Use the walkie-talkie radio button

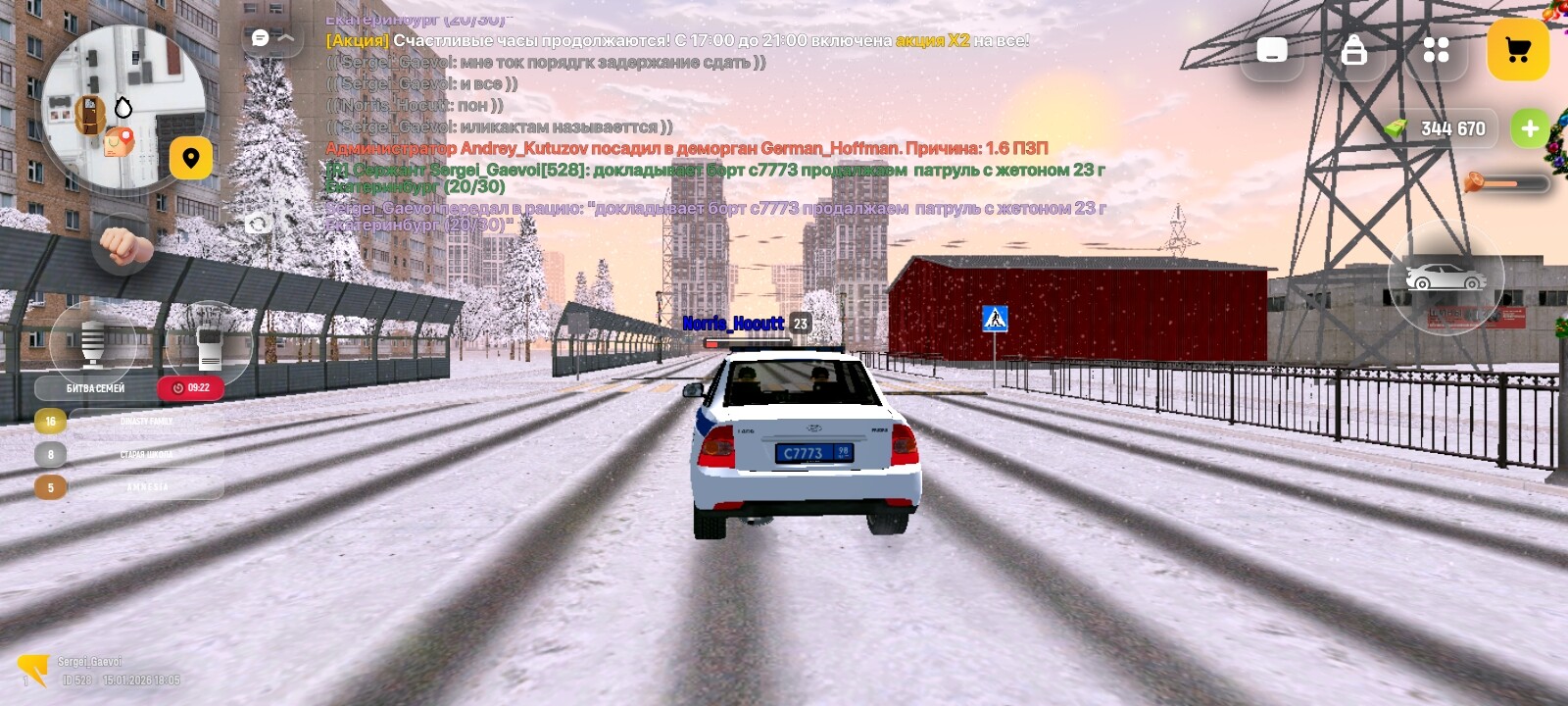coord(209,344)
